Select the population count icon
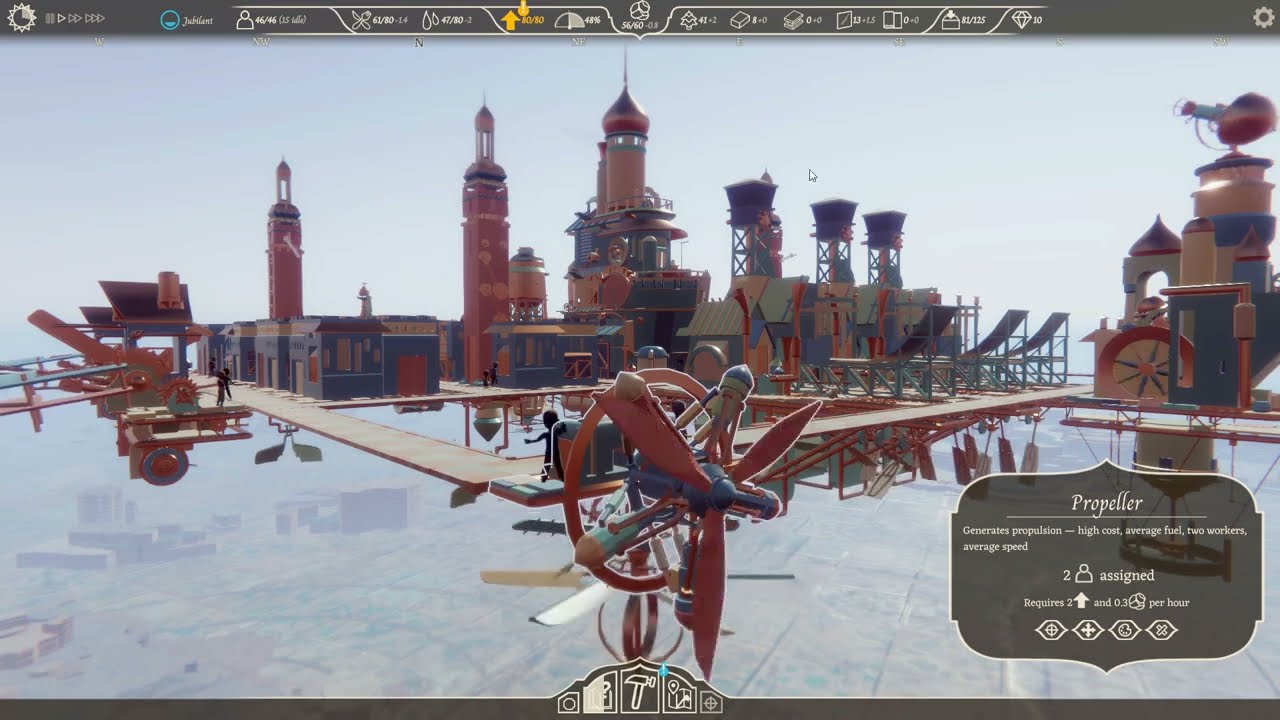 click(244, 19)
